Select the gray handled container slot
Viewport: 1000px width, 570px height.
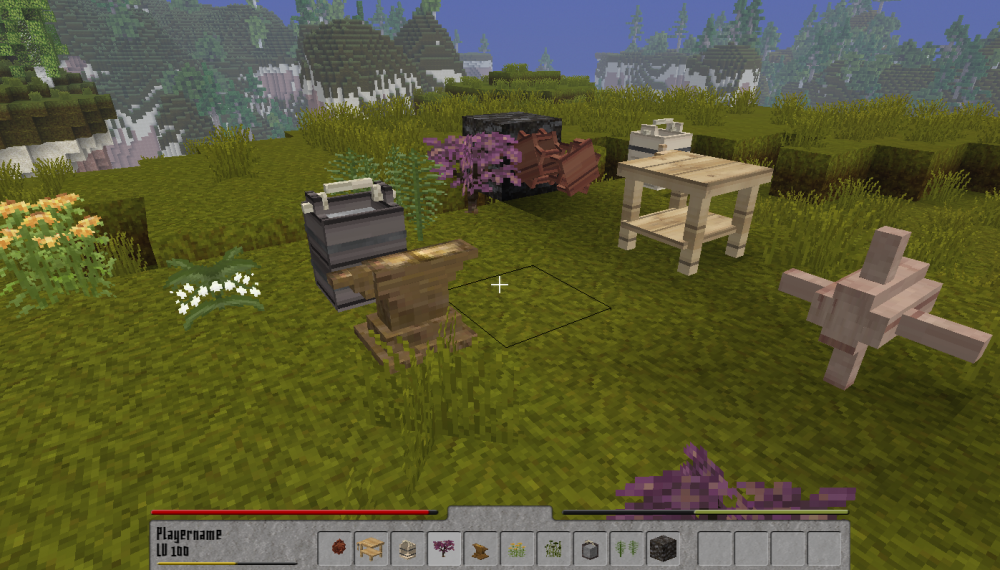589,548
